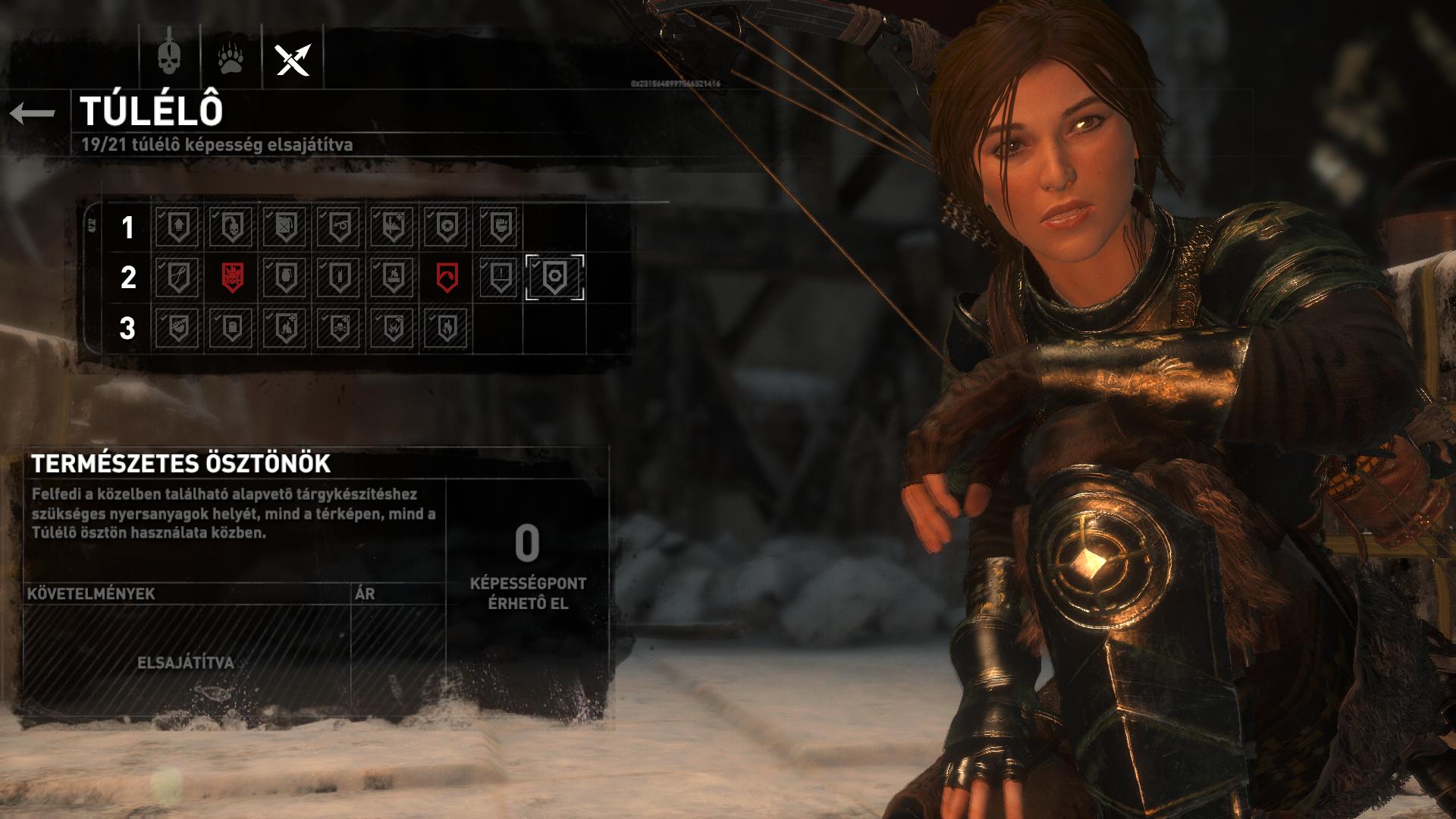
Task: Select the exclamation mark skill icon
Action: coord(500,278)
